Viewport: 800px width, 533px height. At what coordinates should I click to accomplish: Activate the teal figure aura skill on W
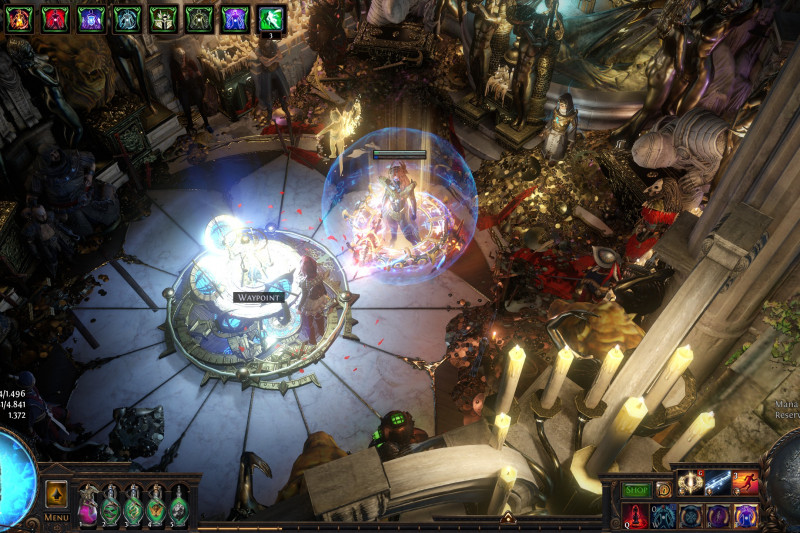[x=664, y=516]
